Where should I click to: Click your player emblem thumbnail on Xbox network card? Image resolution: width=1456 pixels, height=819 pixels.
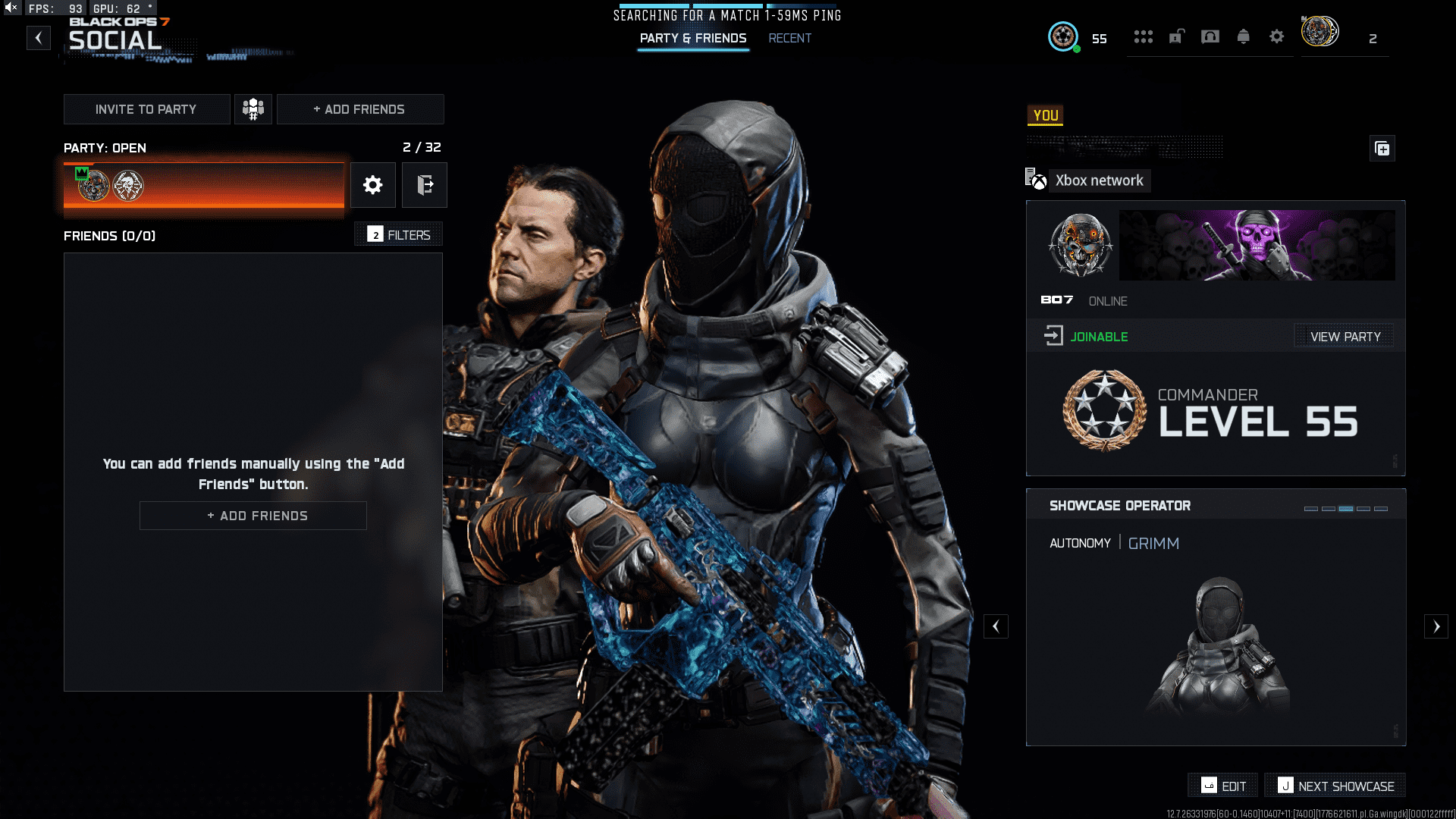click(x=1082, y=245)
